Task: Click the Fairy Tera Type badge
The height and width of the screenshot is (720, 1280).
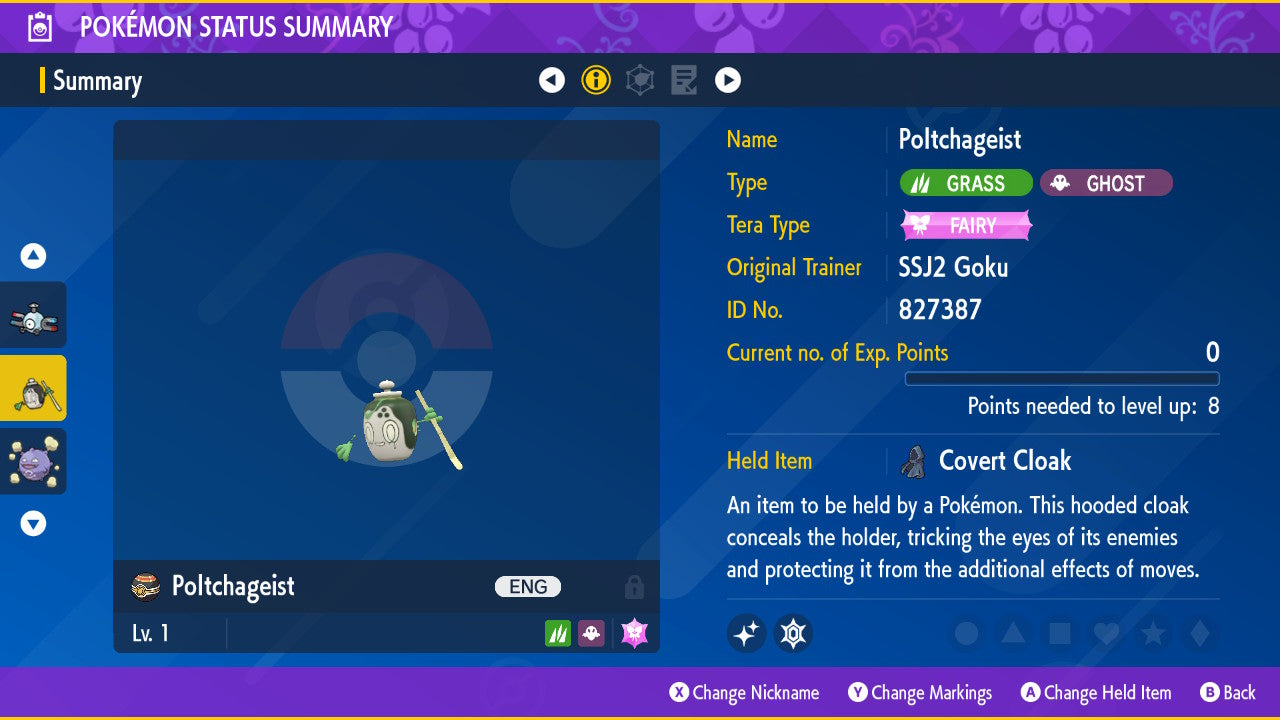Action: pos(966,226)
